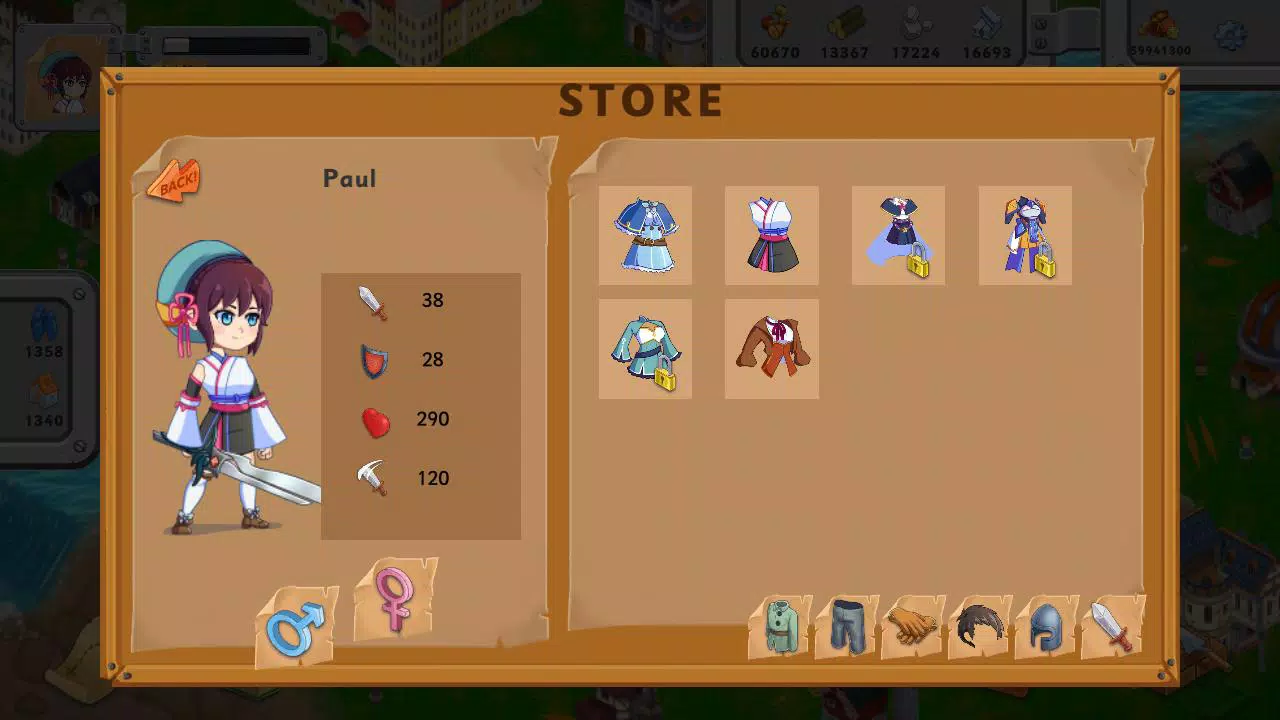Open the pants clothing category
The image size is (1280, 720).
click(845, 627)
